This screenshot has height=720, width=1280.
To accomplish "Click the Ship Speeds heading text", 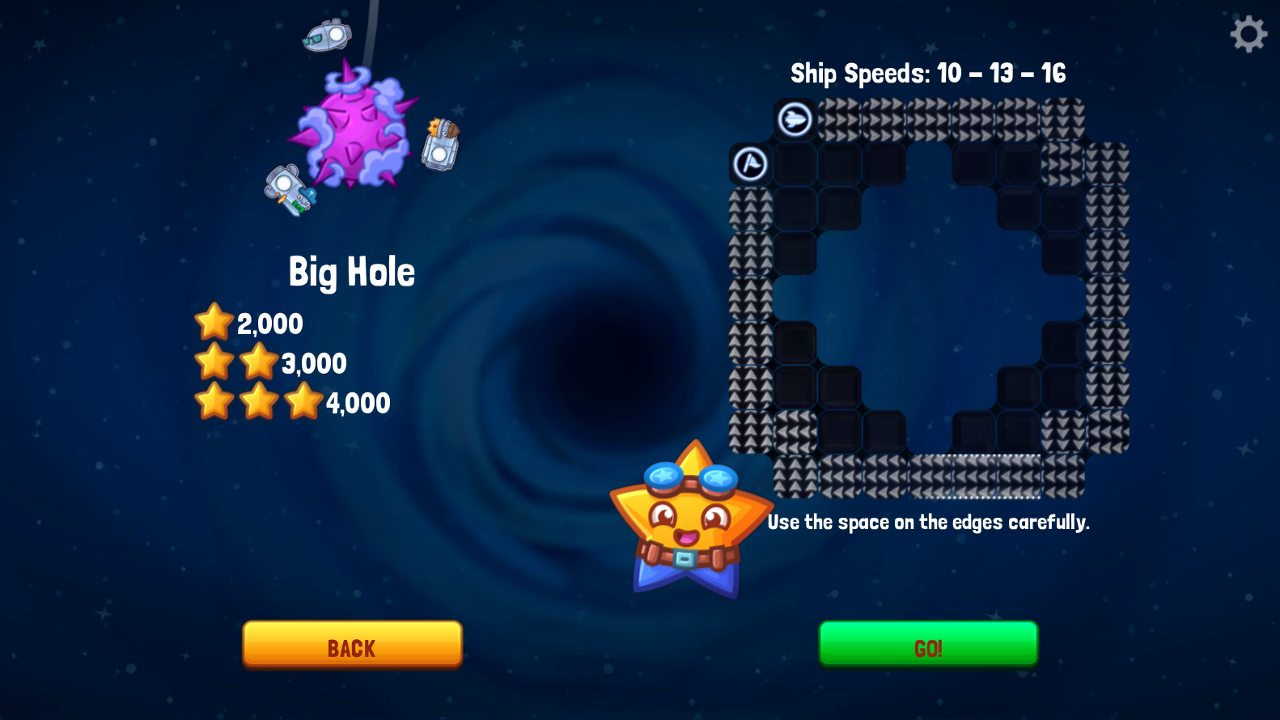I will 928,73.
